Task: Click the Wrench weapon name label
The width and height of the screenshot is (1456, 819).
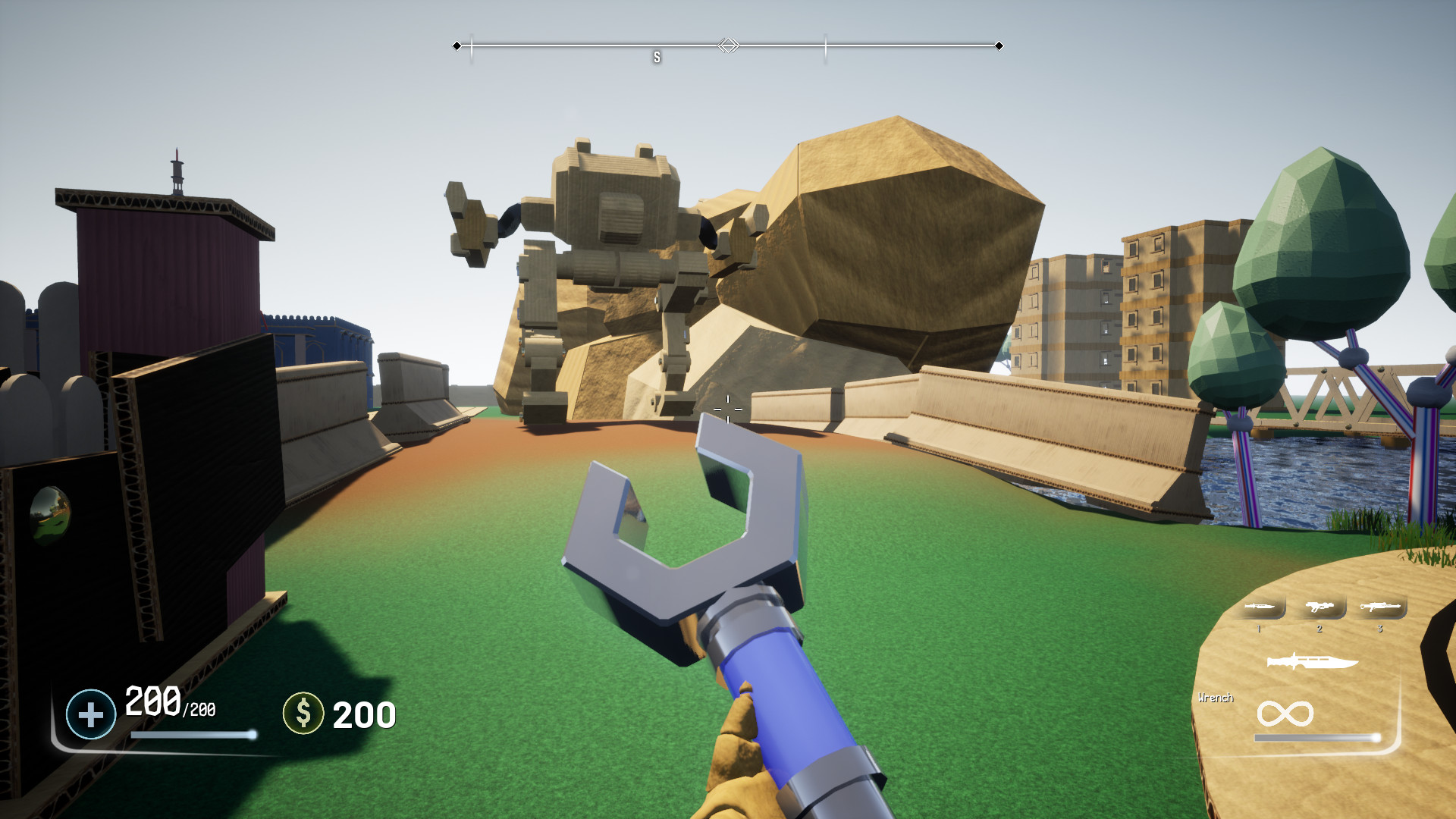Action: coord(1216,697)
